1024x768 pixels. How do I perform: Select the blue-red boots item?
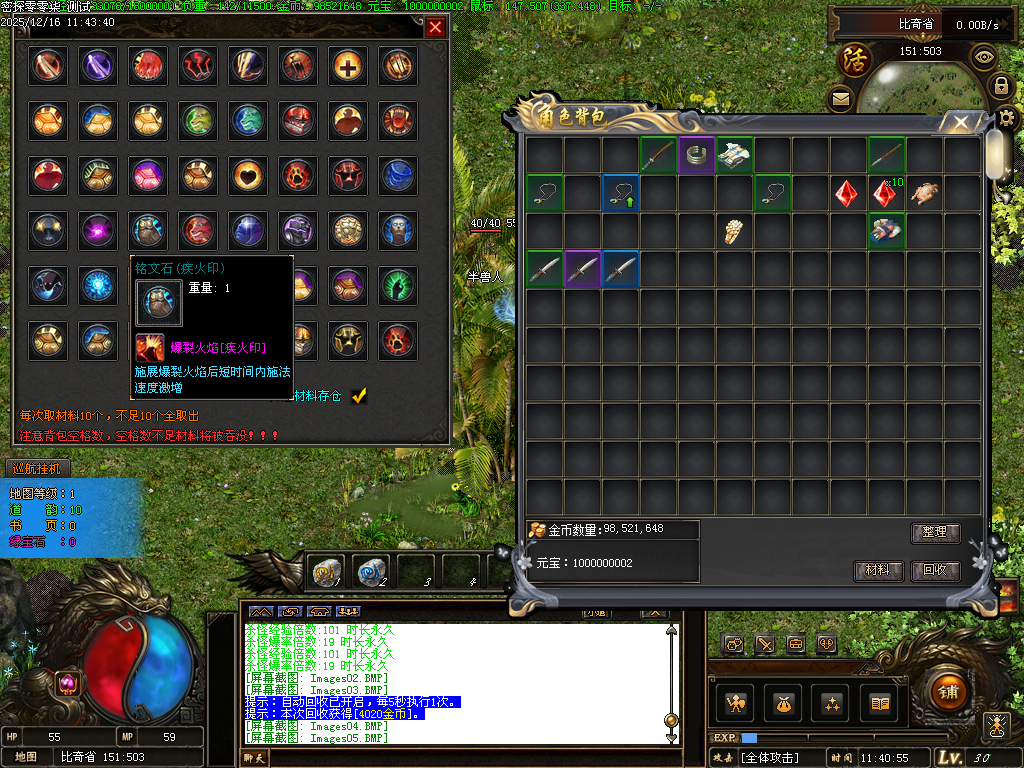[886, 231]
